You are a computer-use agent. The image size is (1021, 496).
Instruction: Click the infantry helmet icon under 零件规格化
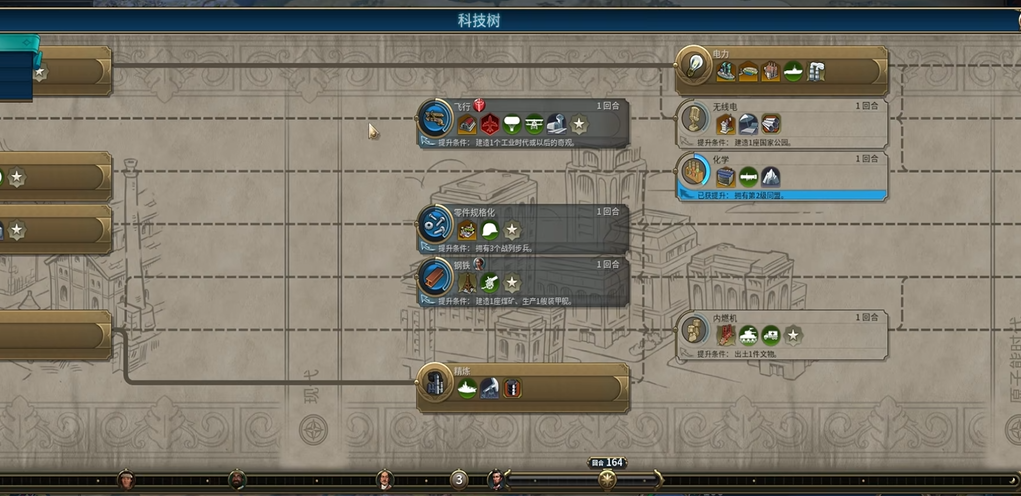pyautogui.click(x=490, y=231)
